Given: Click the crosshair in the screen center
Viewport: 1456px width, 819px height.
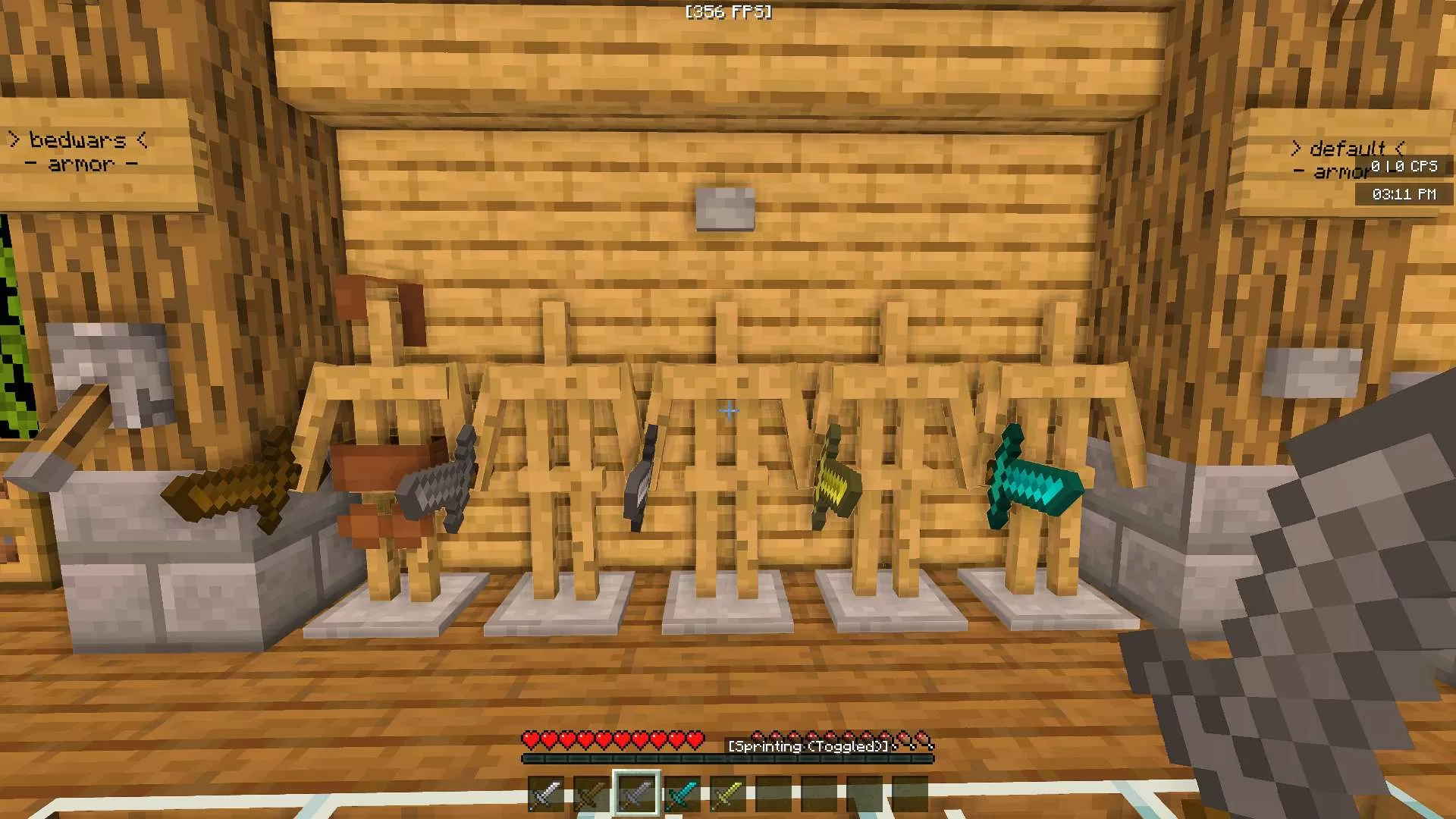Looking at the screenshot, I should pos(728,410).
